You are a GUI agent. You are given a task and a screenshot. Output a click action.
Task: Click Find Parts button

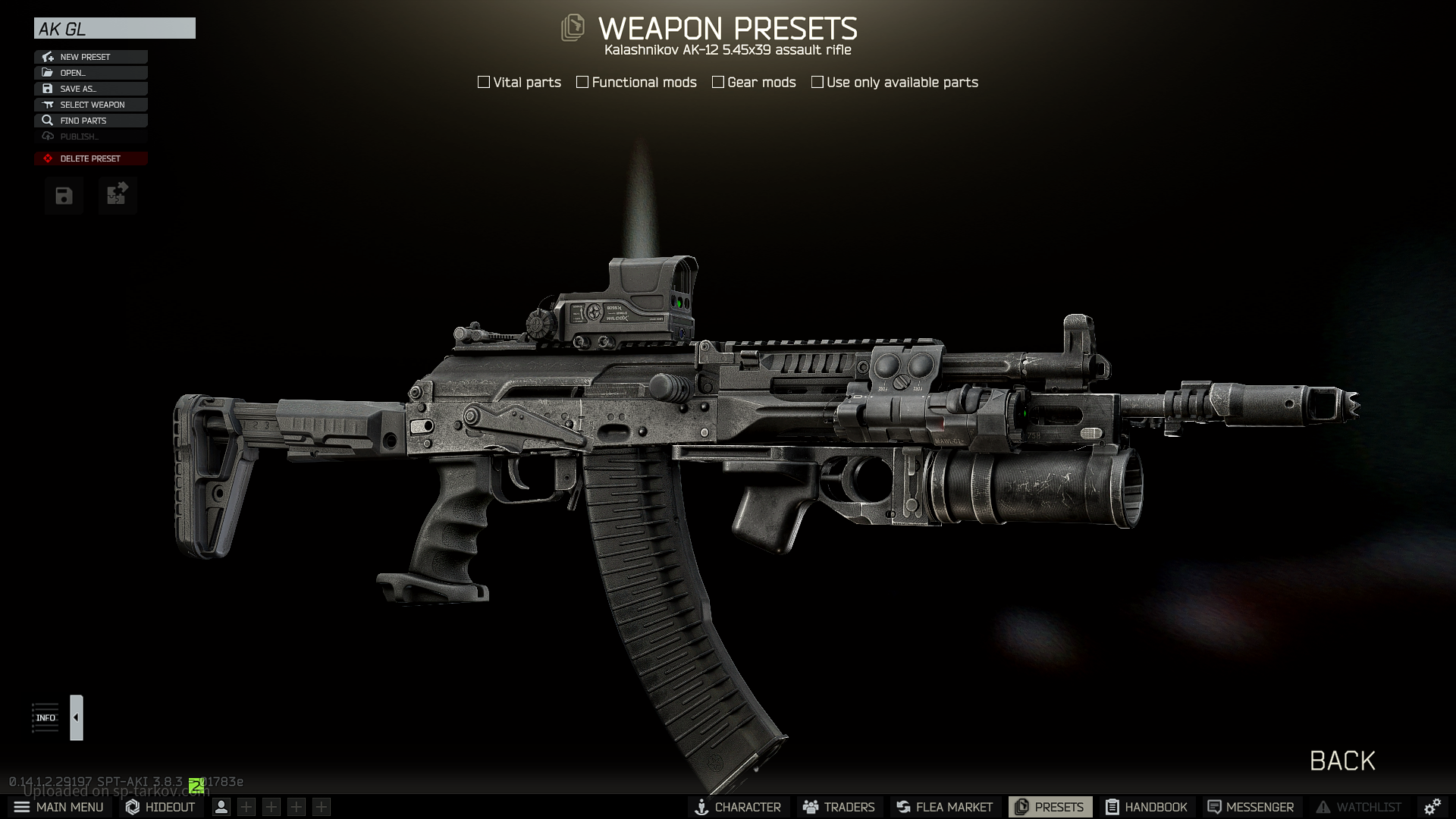(x=90, y=121)
